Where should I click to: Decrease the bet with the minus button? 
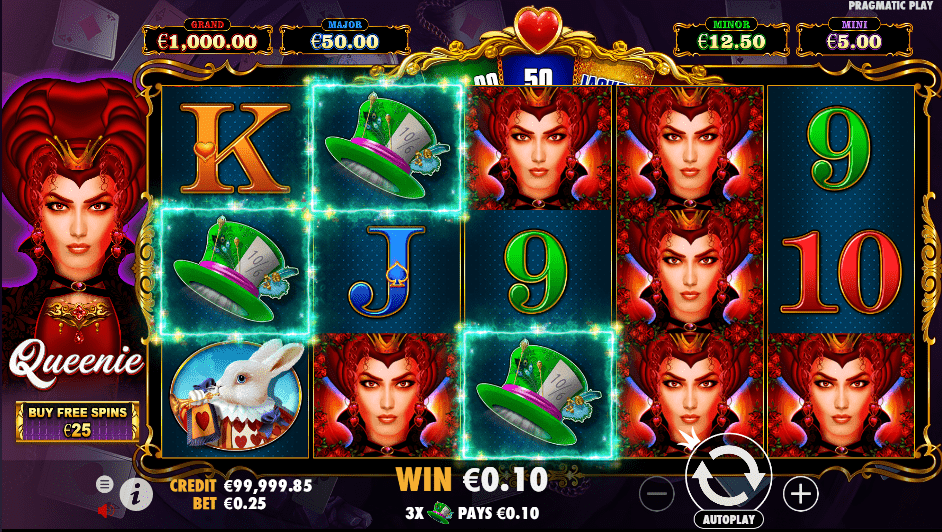(x=657, y=492)
